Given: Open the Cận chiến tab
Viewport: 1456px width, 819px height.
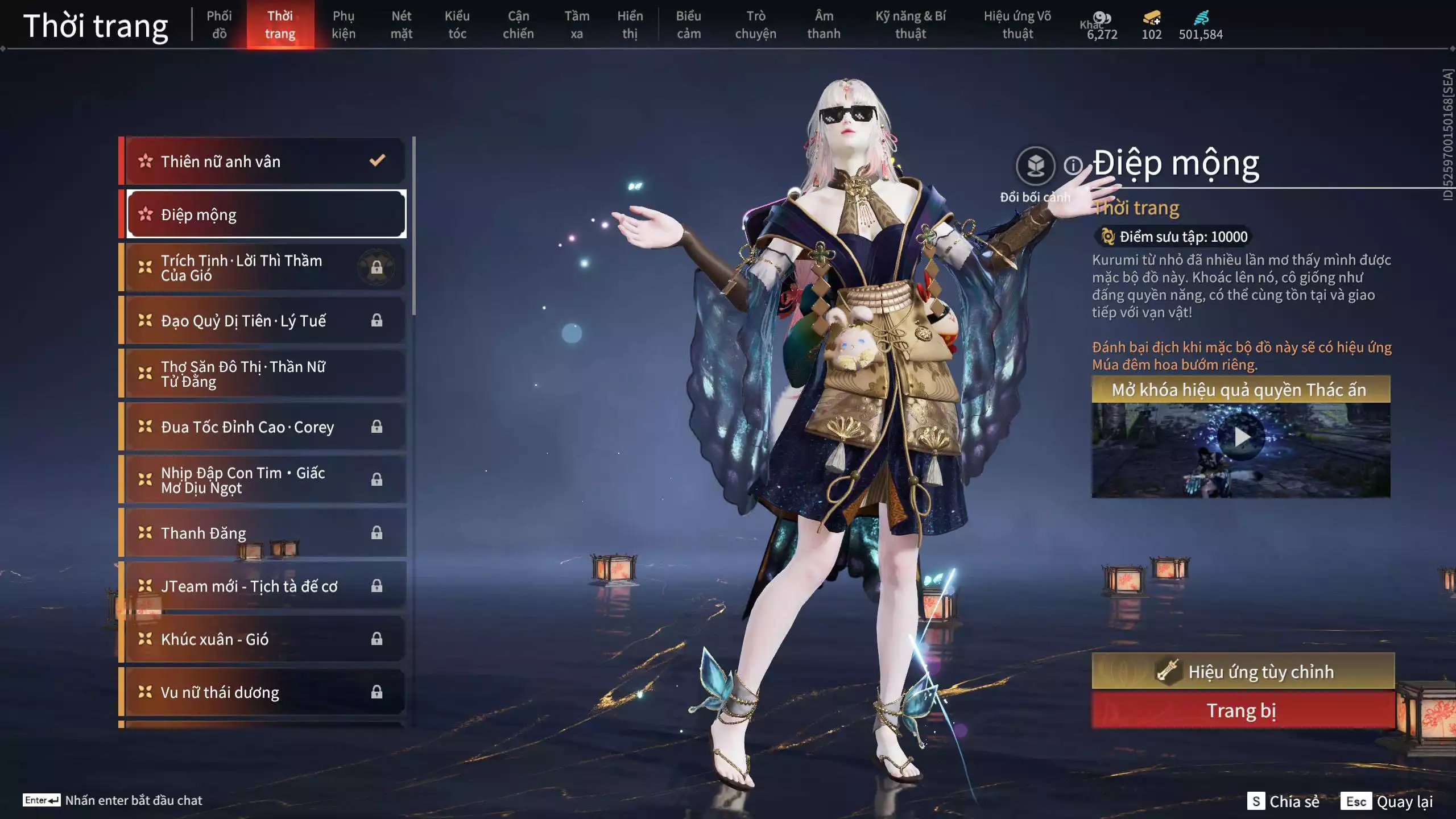Looking at the screenshot, I should point(518,25).
